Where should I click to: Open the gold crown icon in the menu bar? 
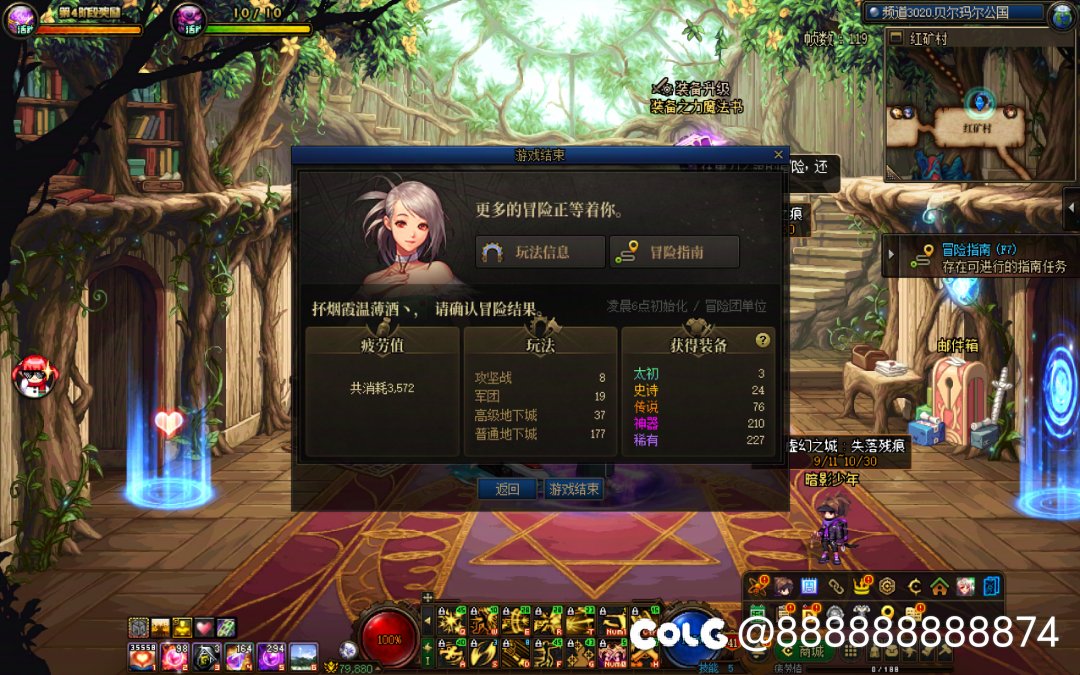(x=861, y=586)
